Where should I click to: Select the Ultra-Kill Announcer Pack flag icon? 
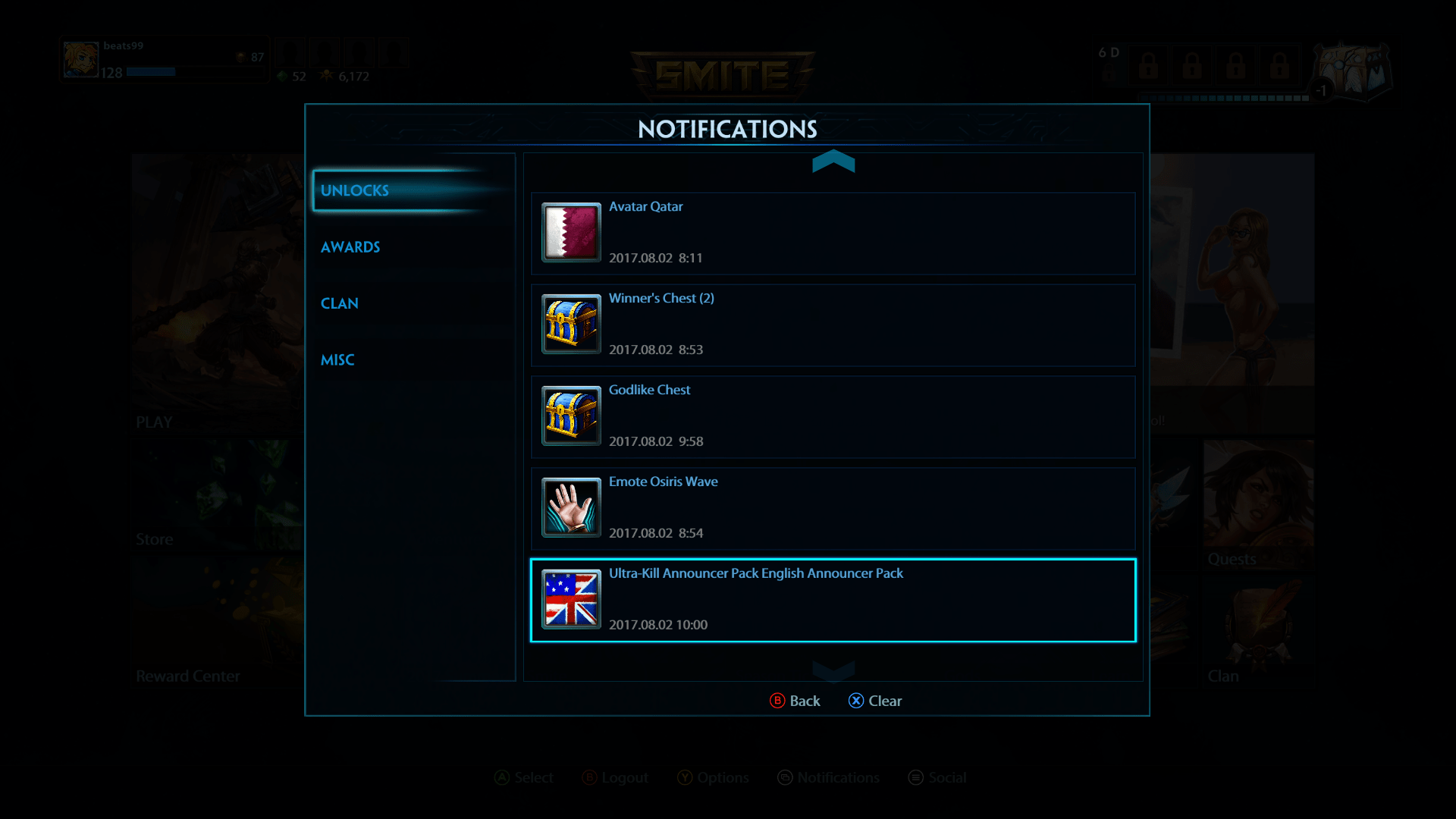coord(570,600)
